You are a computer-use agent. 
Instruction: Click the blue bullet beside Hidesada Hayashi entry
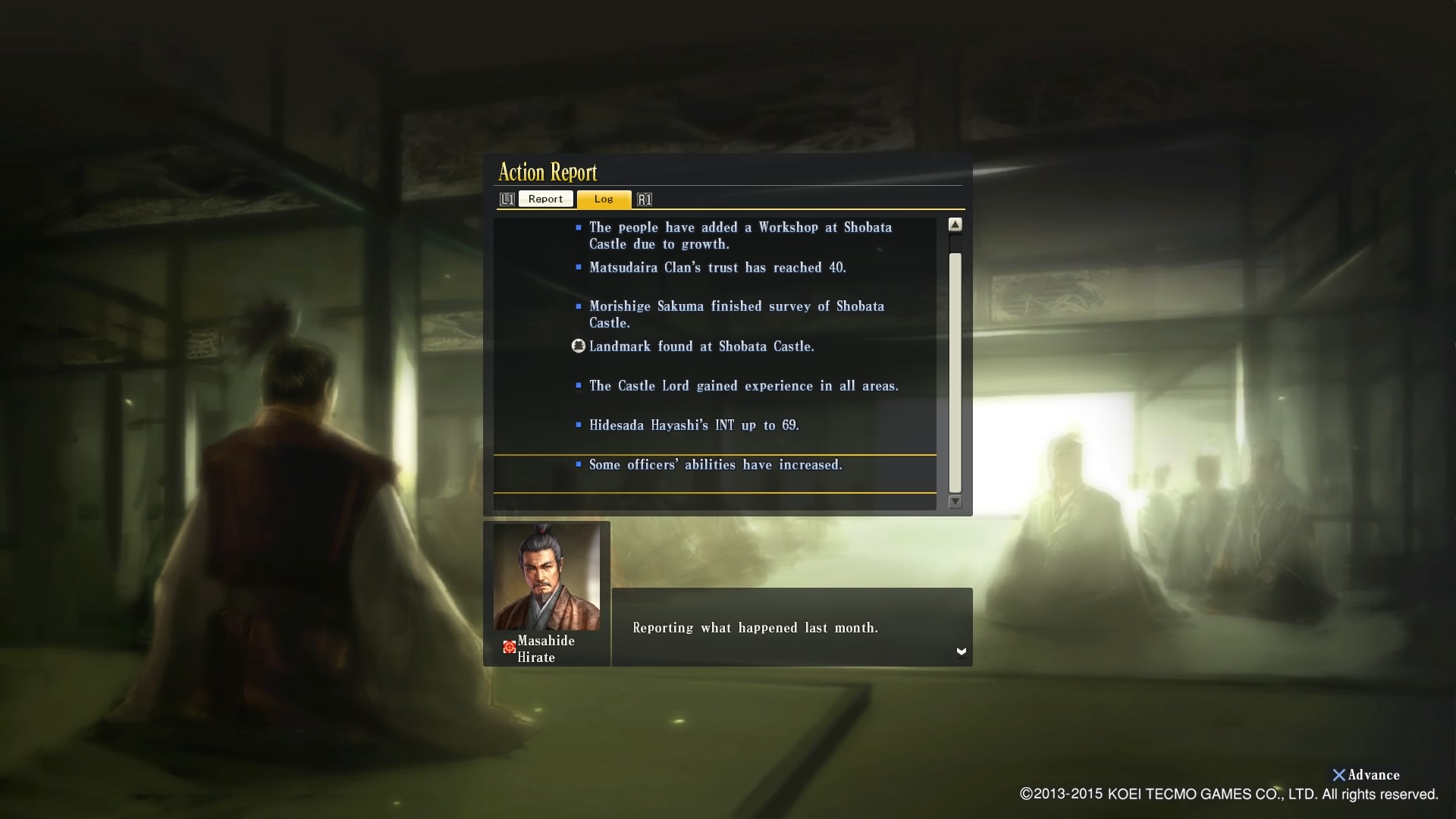coord(579,424)
